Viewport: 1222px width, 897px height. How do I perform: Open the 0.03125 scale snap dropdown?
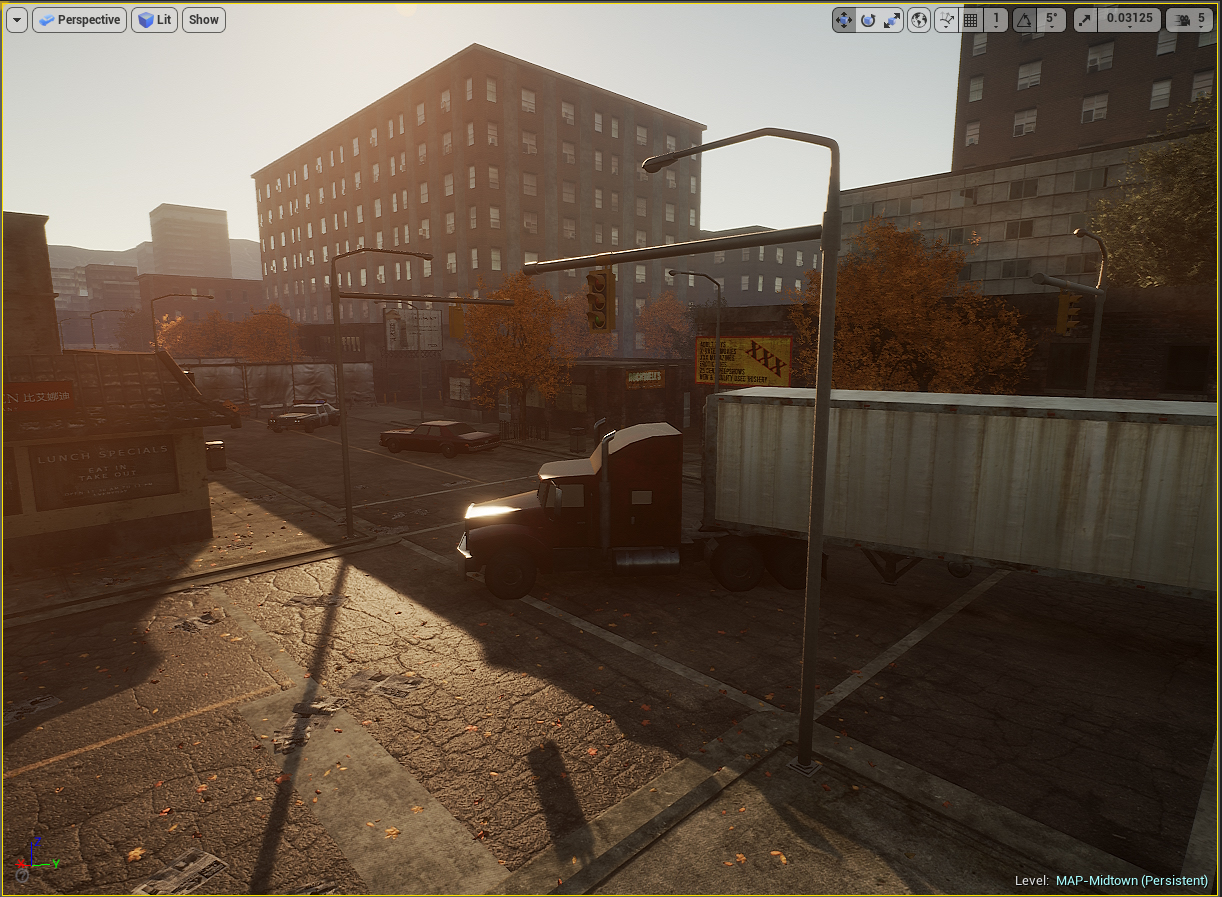1129,20
